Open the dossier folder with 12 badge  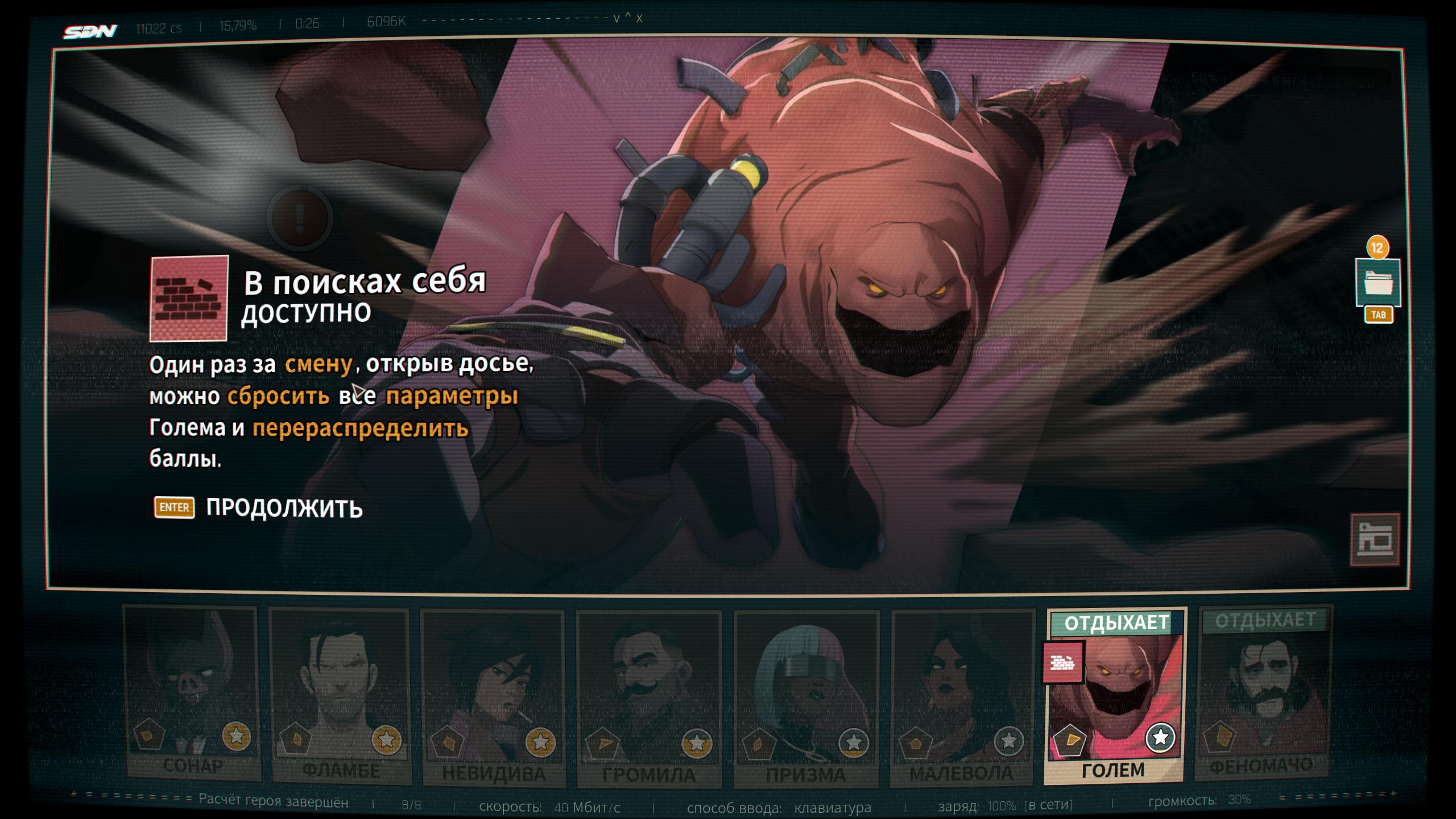[1377, 283]
